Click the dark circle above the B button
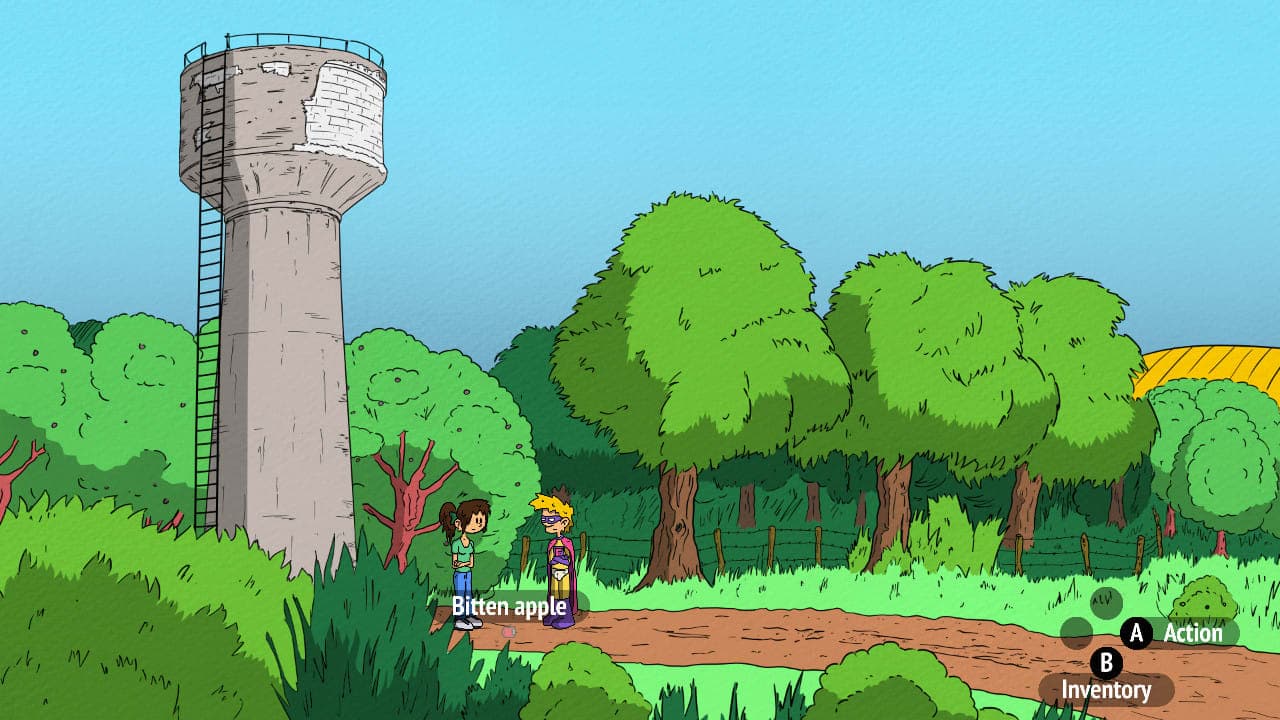1280x720 pixels. click(x=1105, y=603)
